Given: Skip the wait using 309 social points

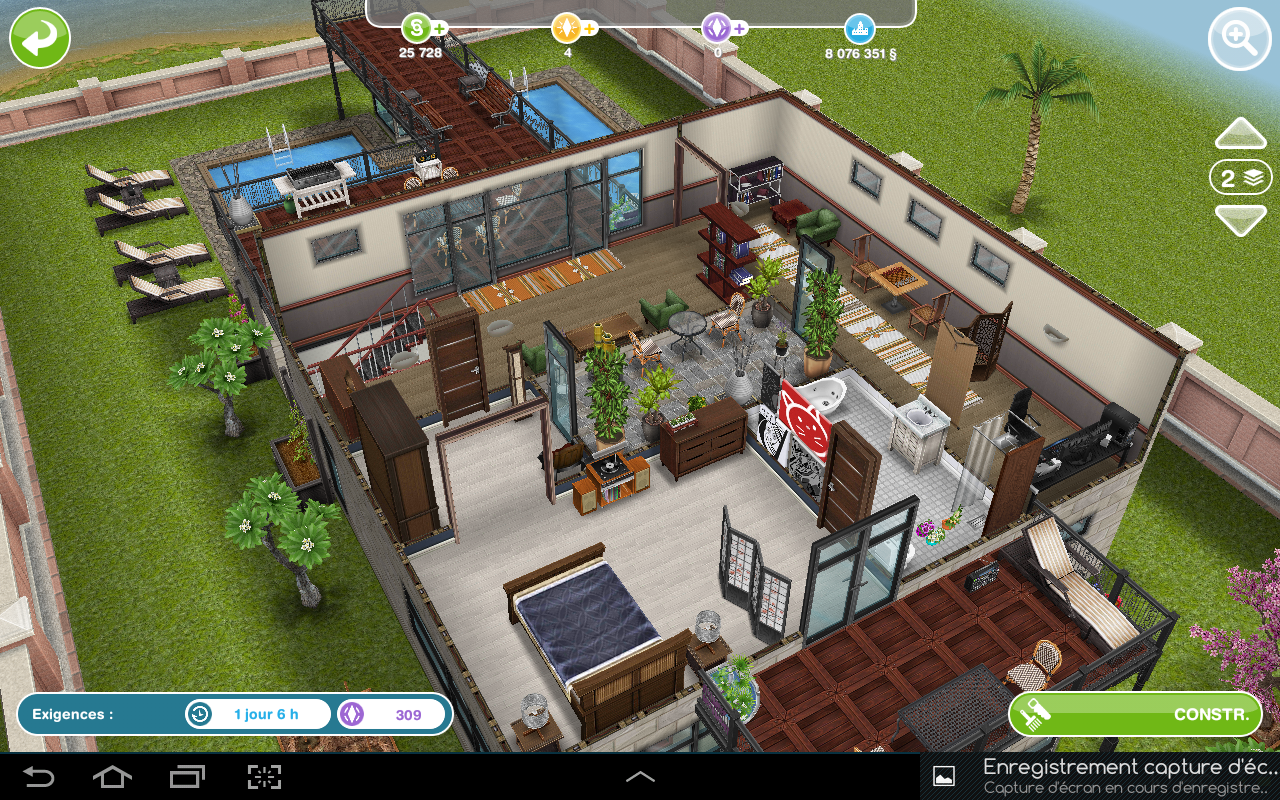Looking at the screenshot, I should tap(394, 715).
